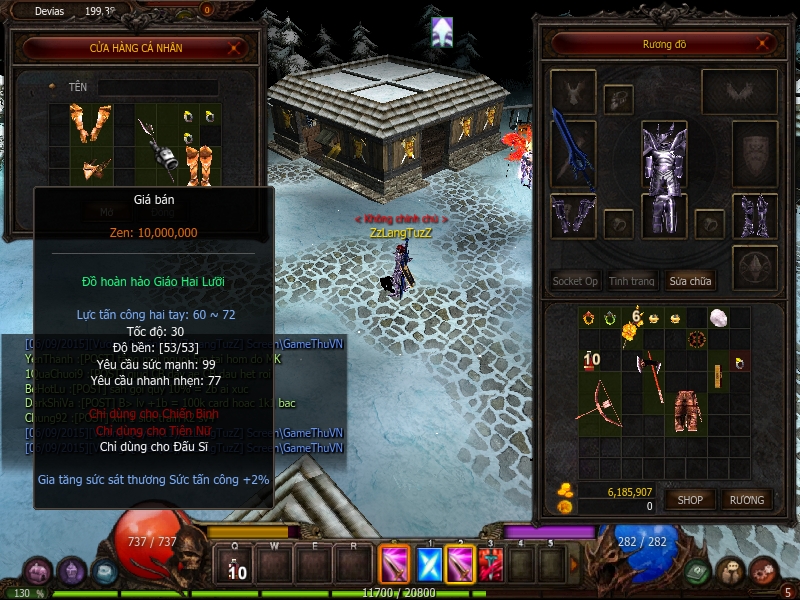This screenshot has width=800, height=600.
Task: Close the Rương đồ inventory panel
Action: tap(764, 45)
